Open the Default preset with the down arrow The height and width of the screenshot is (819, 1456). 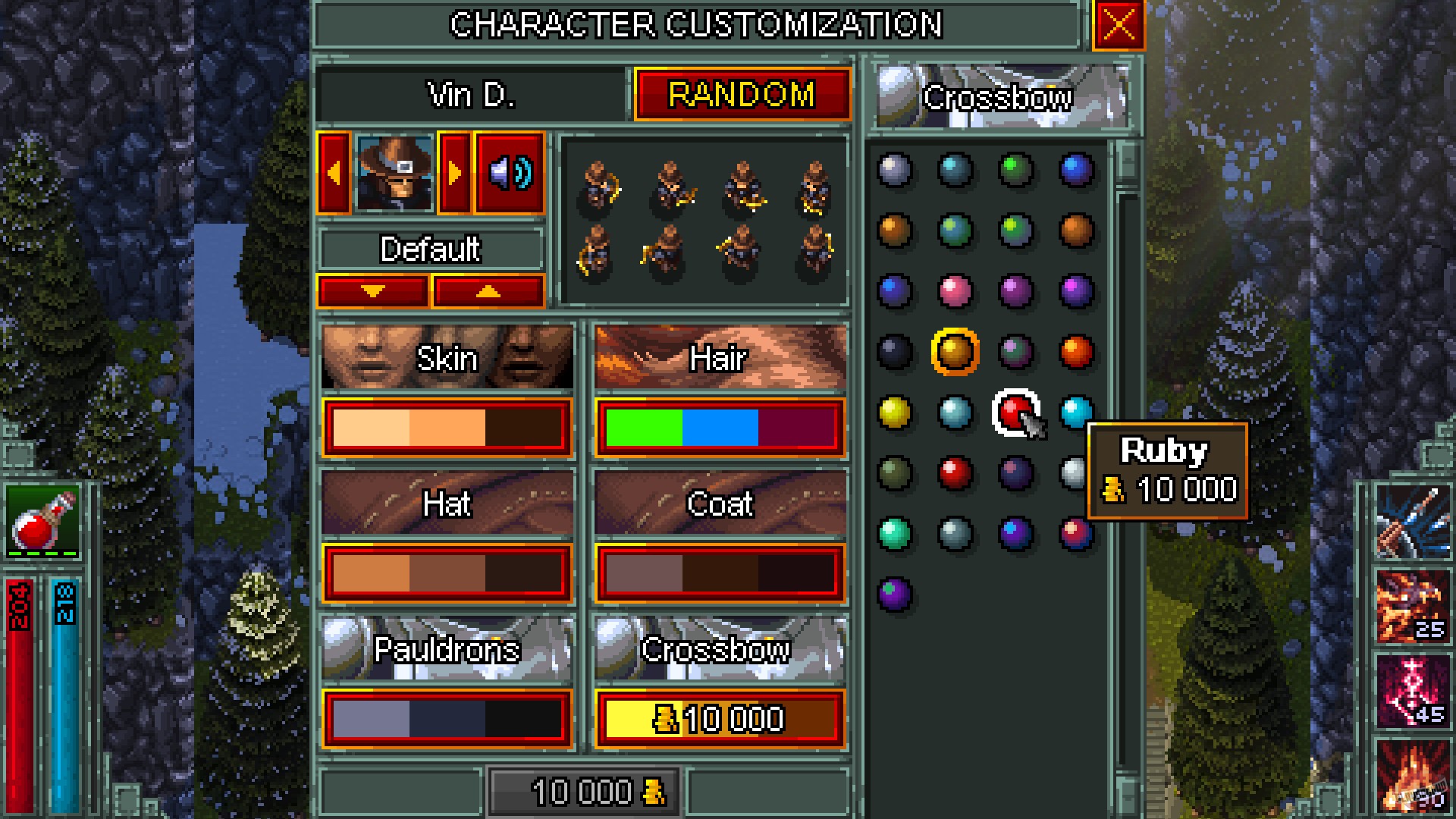[372, 290]
